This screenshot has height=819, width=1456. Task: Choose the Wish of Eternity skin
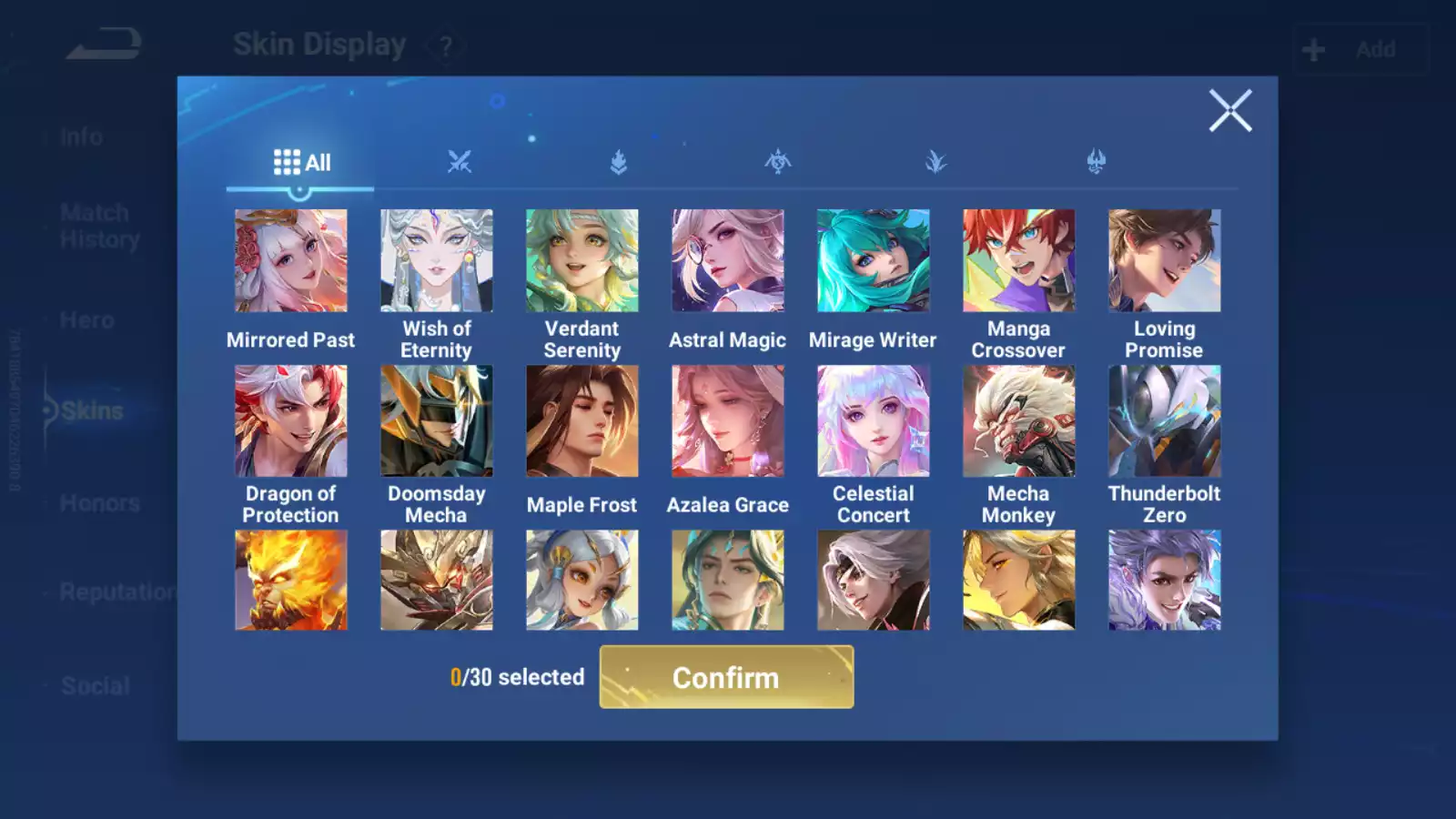tap(436, 261)
